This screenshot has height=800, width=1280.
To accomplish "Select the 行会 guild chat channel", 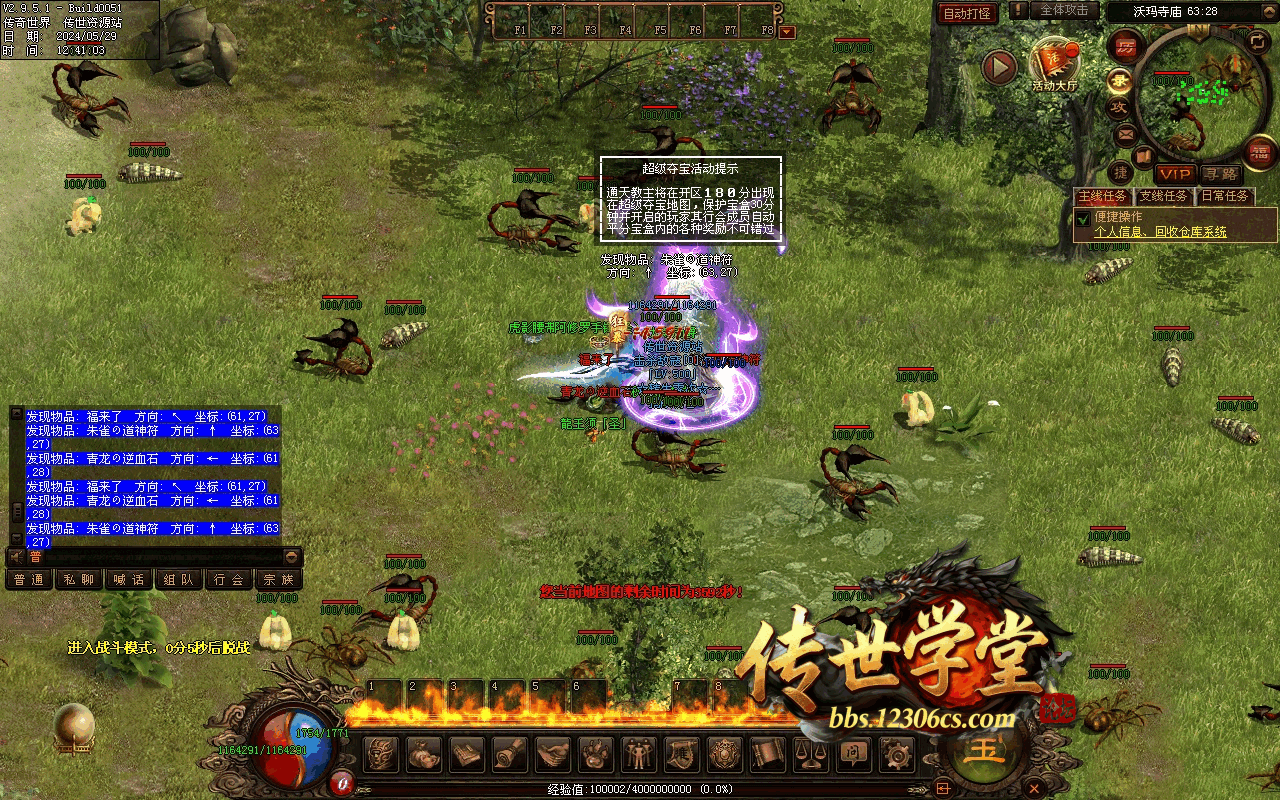I will coord(229,579).
